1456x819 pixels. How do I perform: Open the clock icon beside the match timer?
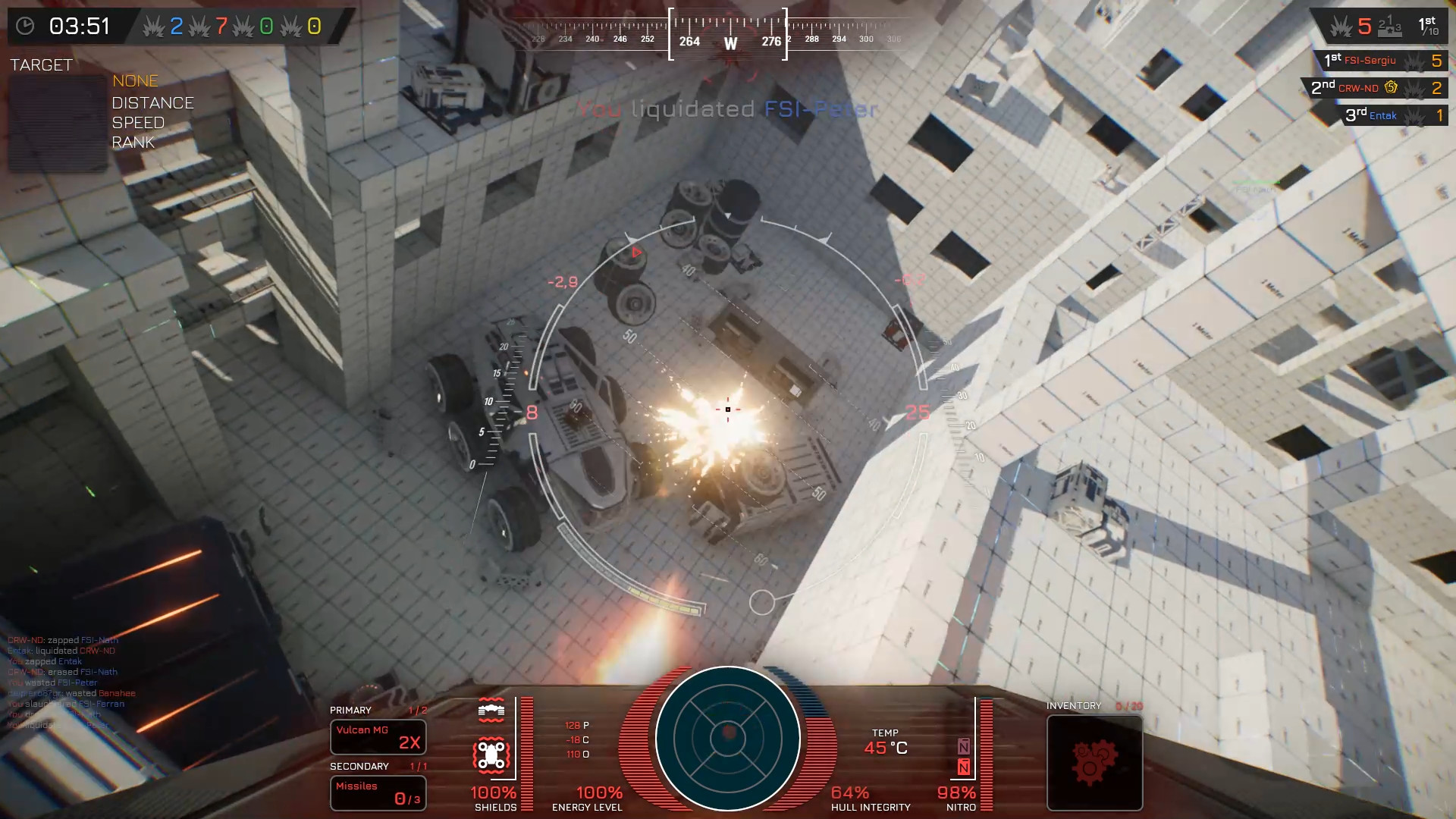[x=27, y=25]
